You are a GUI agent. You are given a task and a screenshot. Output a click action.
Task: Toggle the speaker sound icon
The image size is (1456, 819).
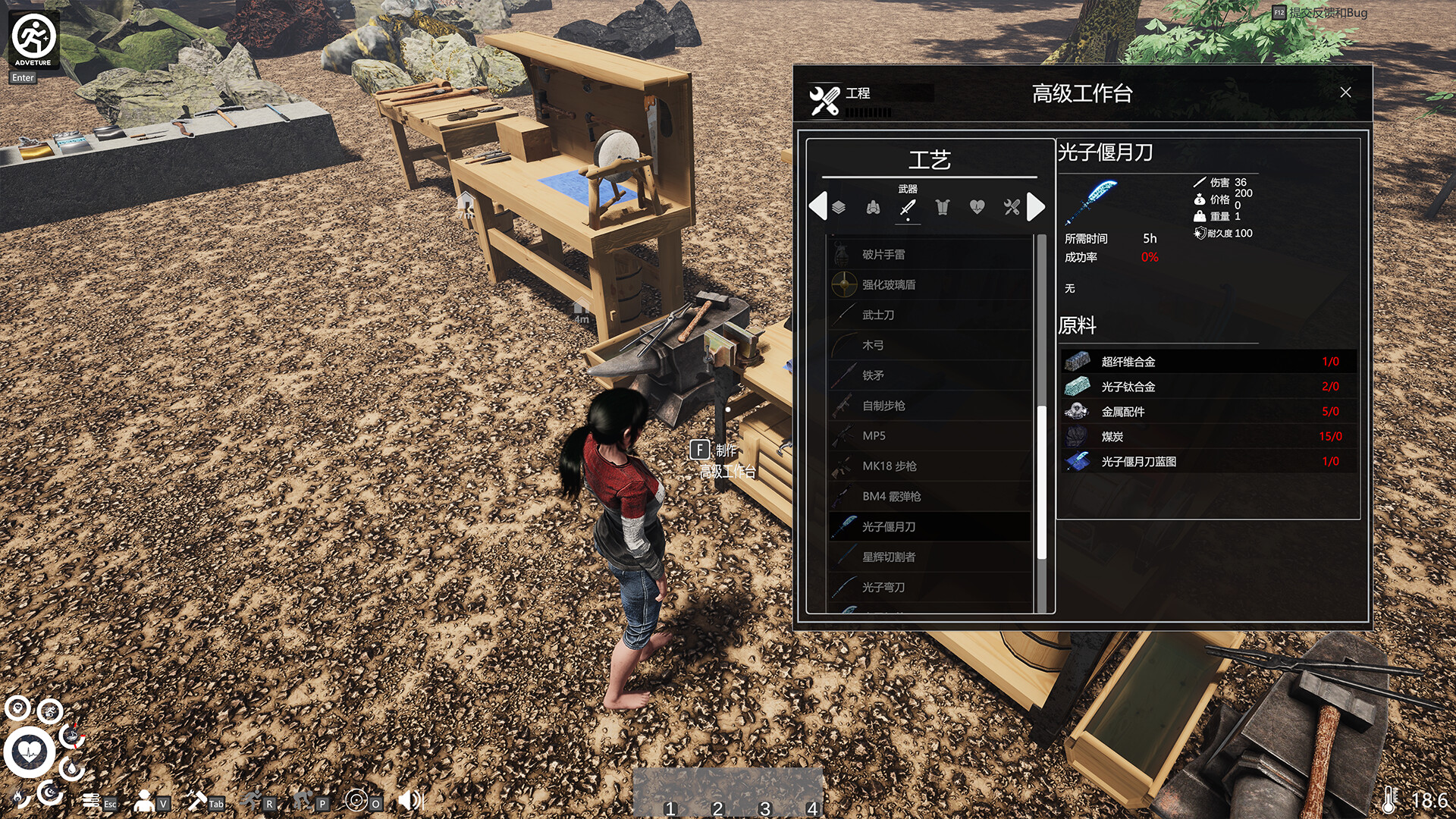(409, 800)
